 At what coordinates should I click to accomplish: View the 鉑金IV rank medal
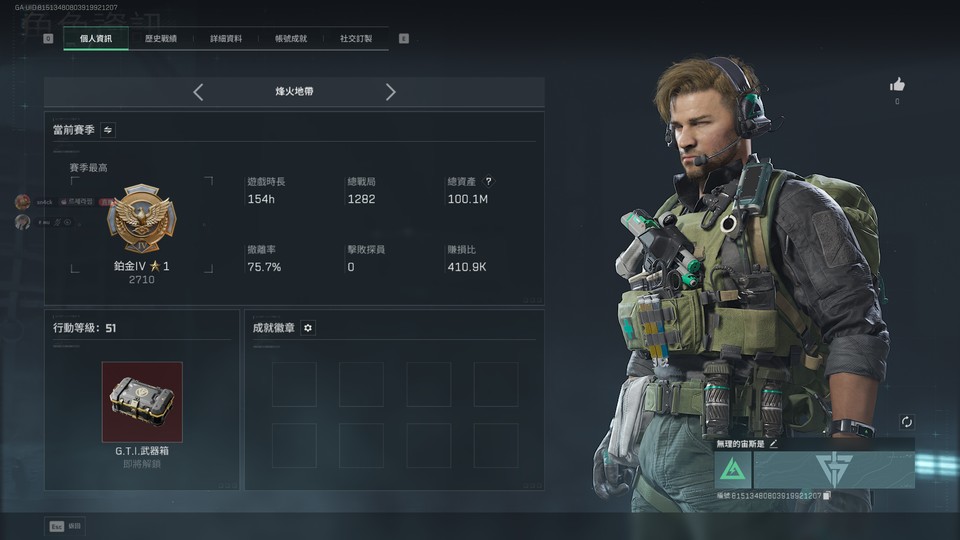point(141,219)
